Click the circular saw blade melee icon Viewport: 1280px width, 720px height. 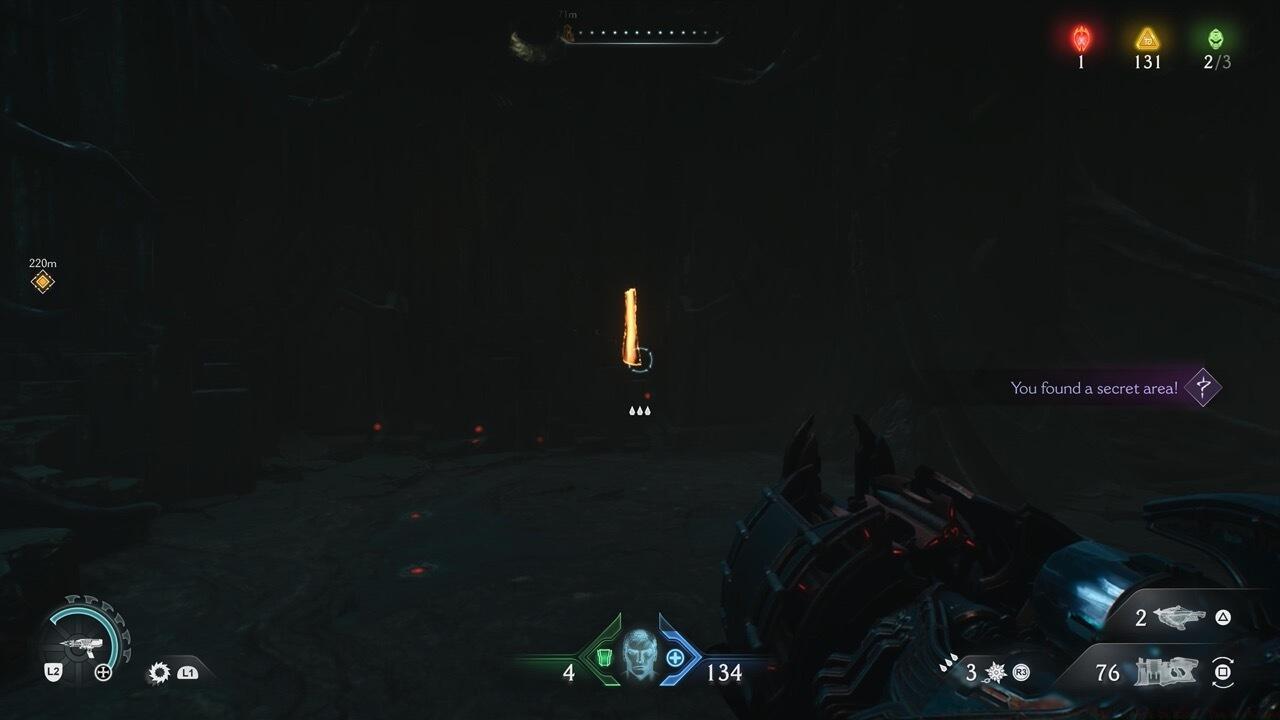pos(159,672)
